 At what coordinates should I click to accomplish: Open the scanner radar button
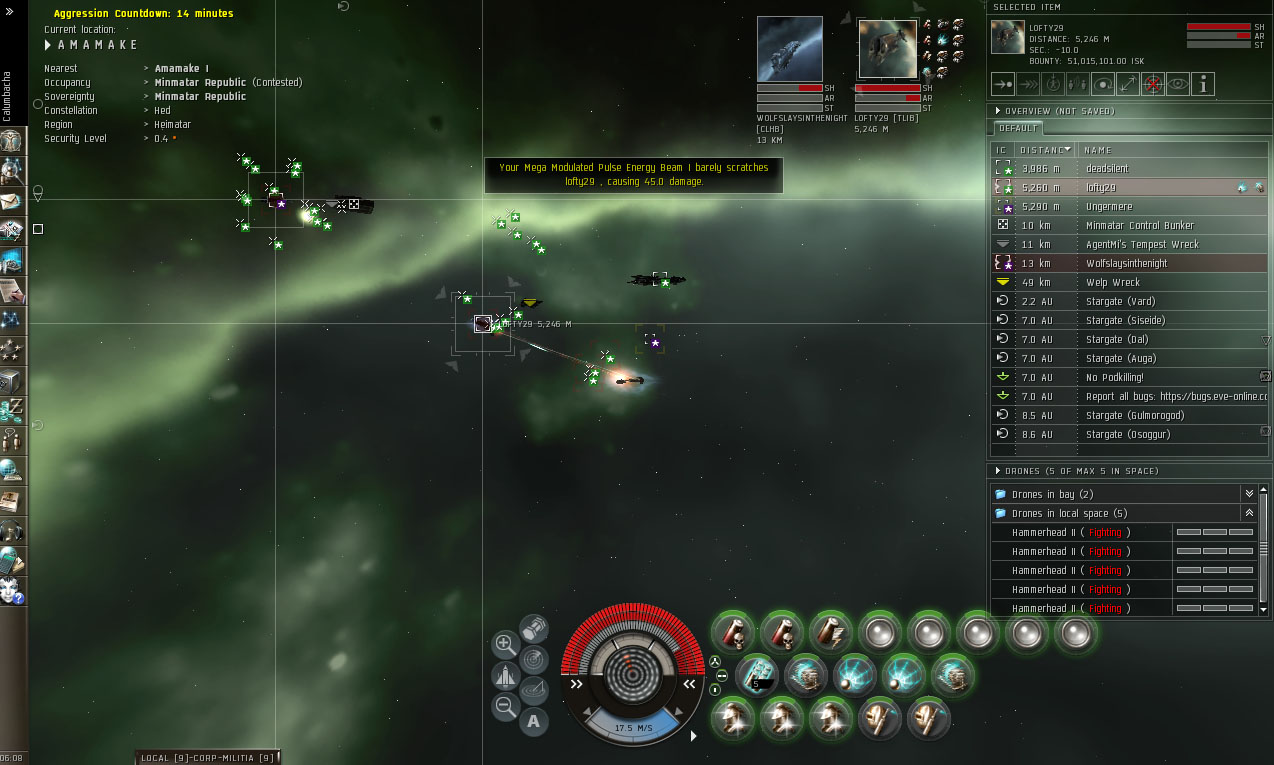click(535, 658)
